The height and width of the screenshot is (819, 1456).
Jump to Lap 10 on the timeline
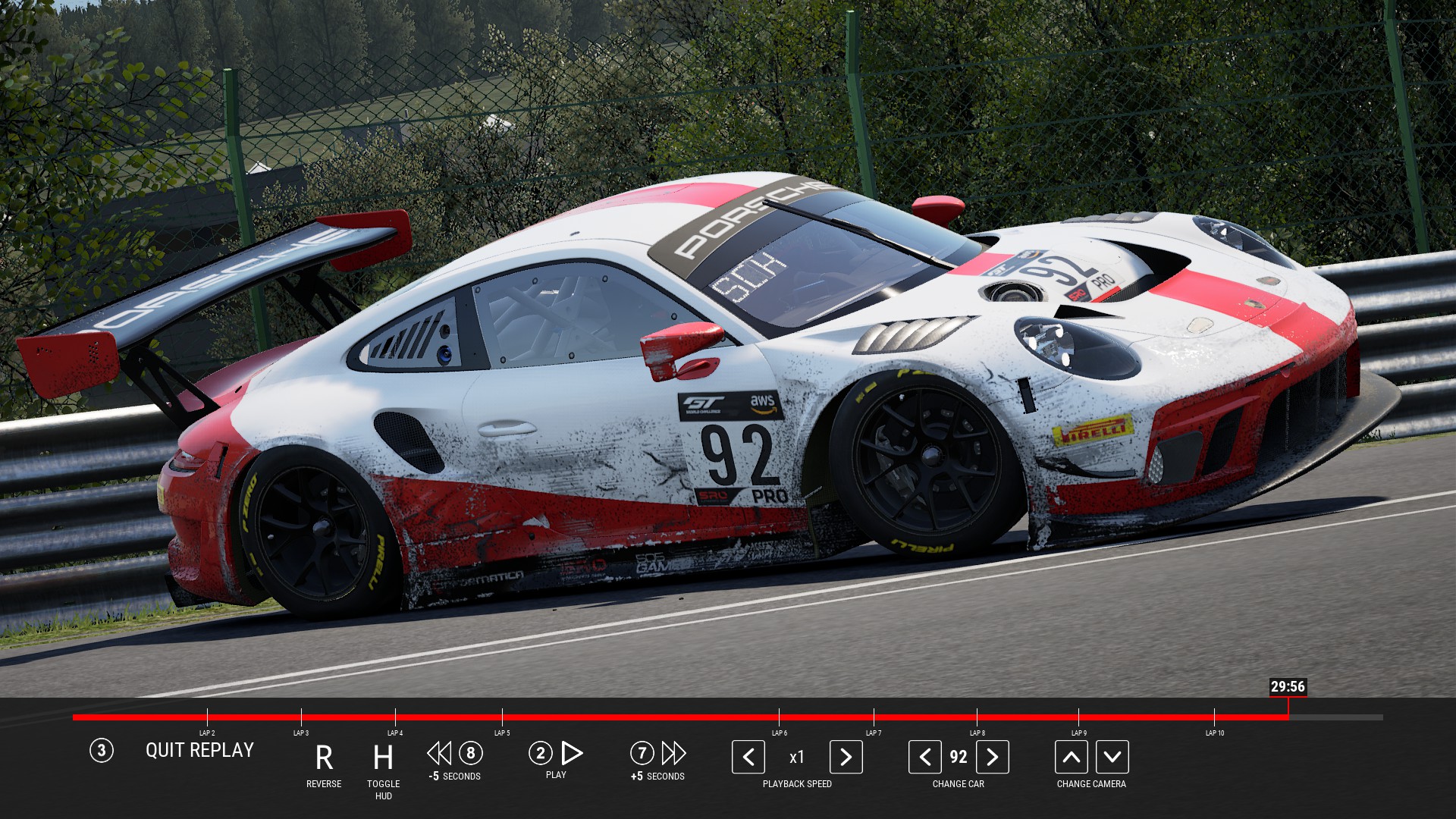[x=1214, y=717]
